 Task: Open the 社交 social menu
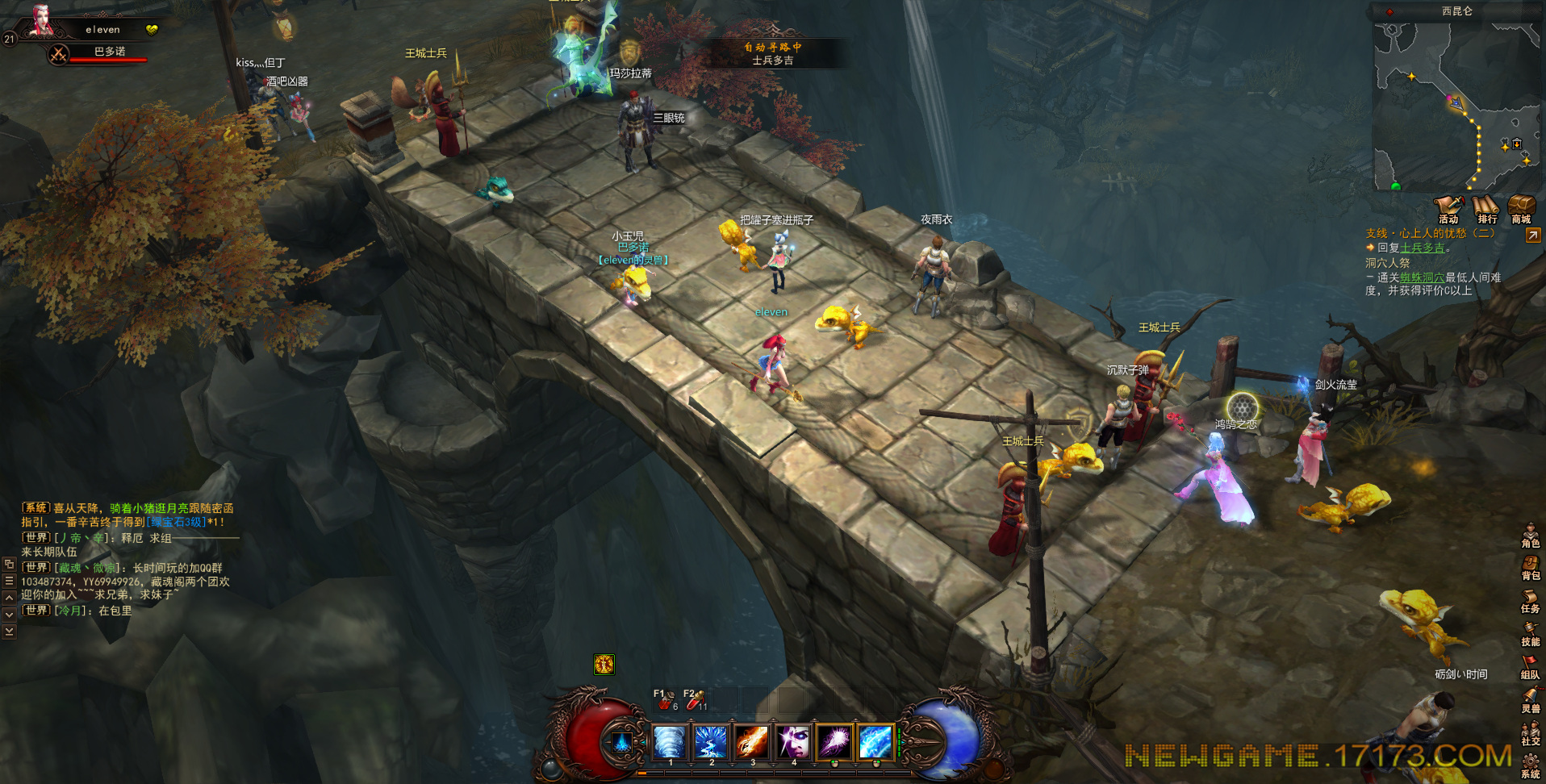click(1530, 733)
